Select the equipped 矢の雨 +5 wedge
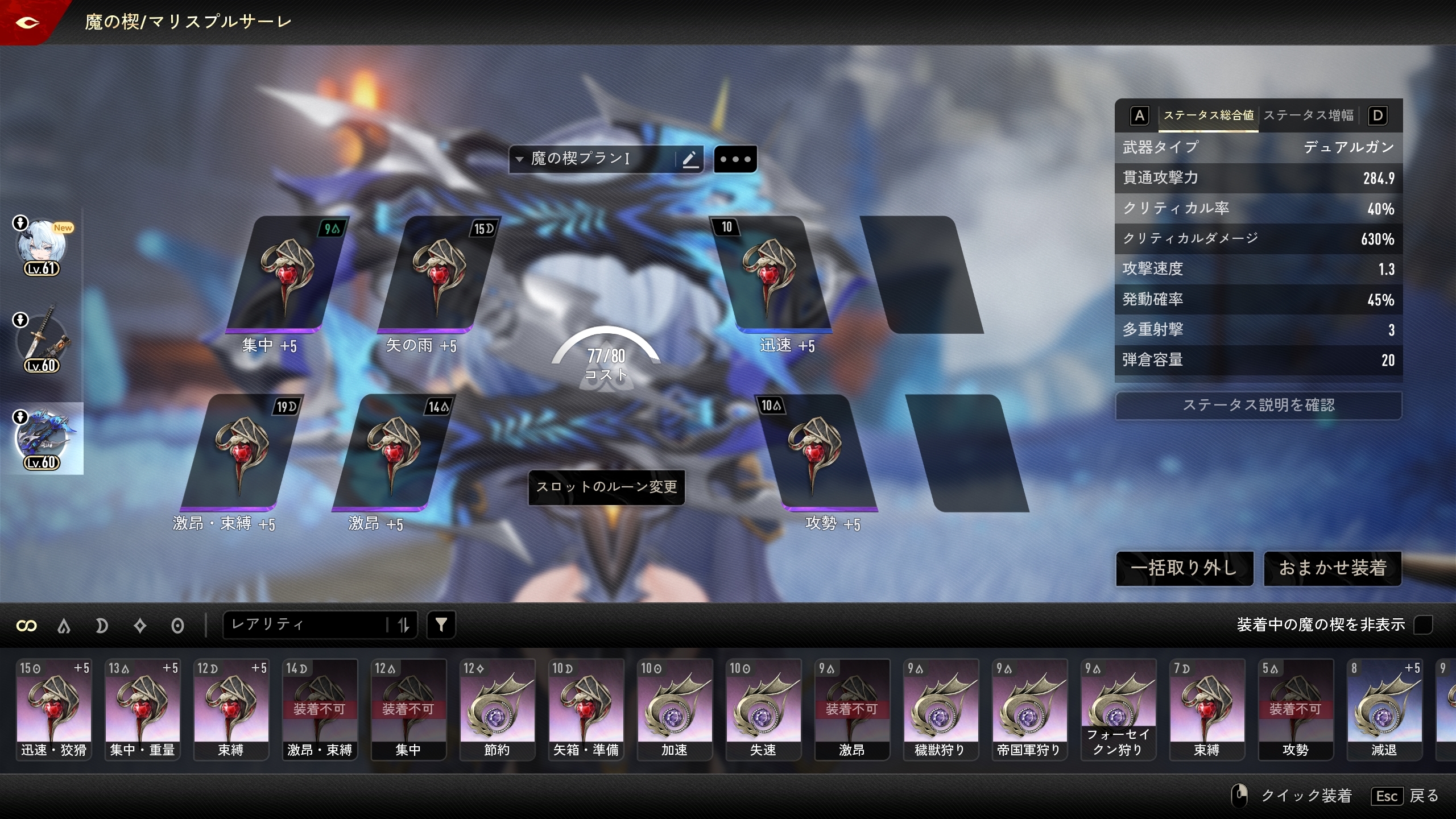 click(438, 276)
